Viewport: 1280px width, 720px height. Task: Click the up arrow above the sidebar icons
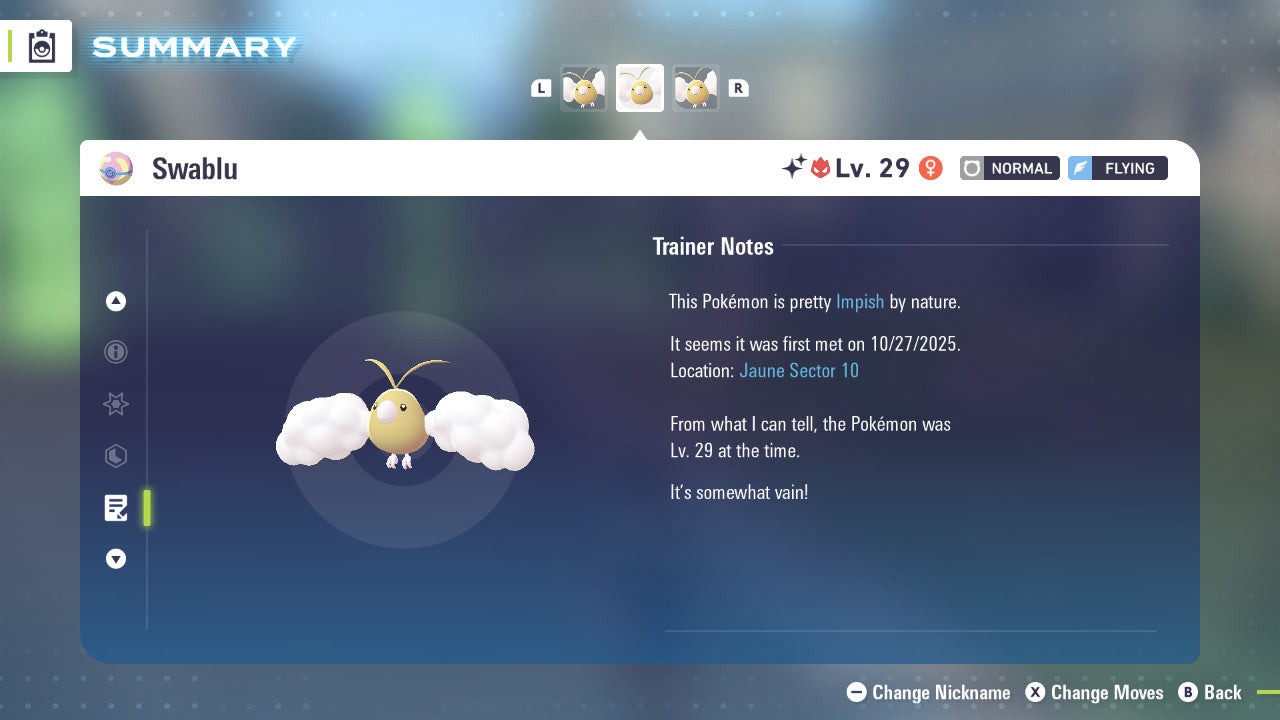click(116, 301)
